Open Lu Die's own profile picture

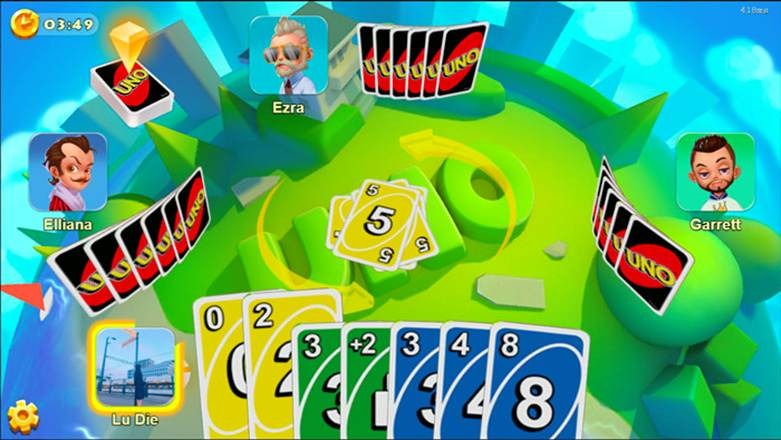136,365
